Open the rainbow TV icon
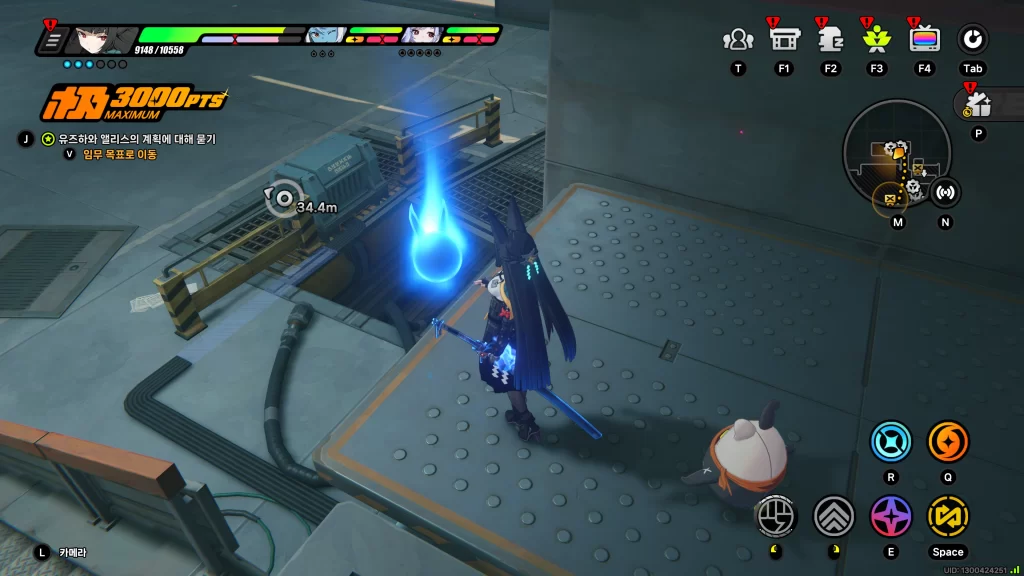This screenshot has width=1024, height=576. (924, 39)
